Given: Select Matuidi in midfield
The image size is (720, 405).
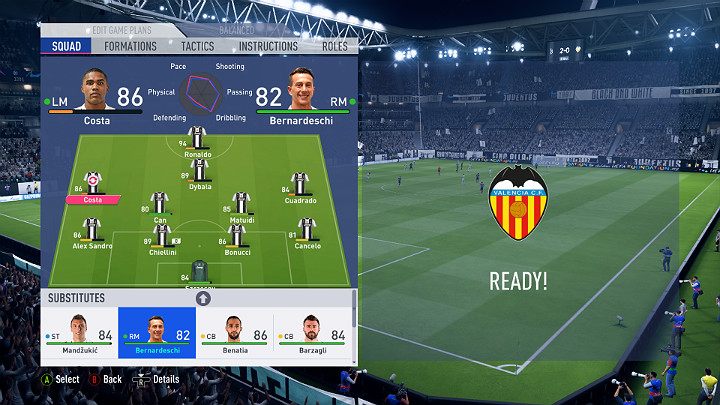Looking at the screenshot, I should pos(241,206).
